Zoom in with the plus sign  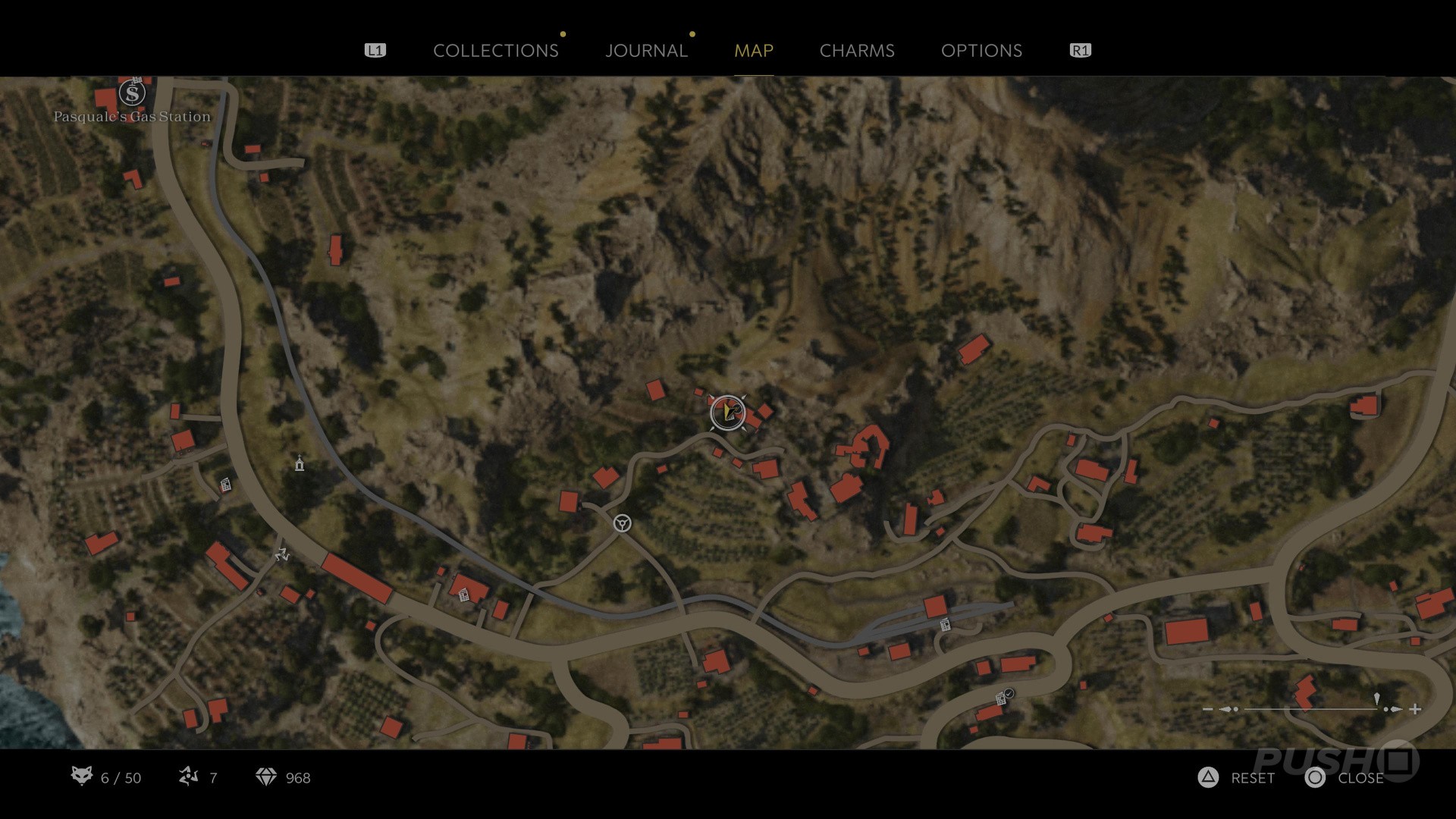1415,709
